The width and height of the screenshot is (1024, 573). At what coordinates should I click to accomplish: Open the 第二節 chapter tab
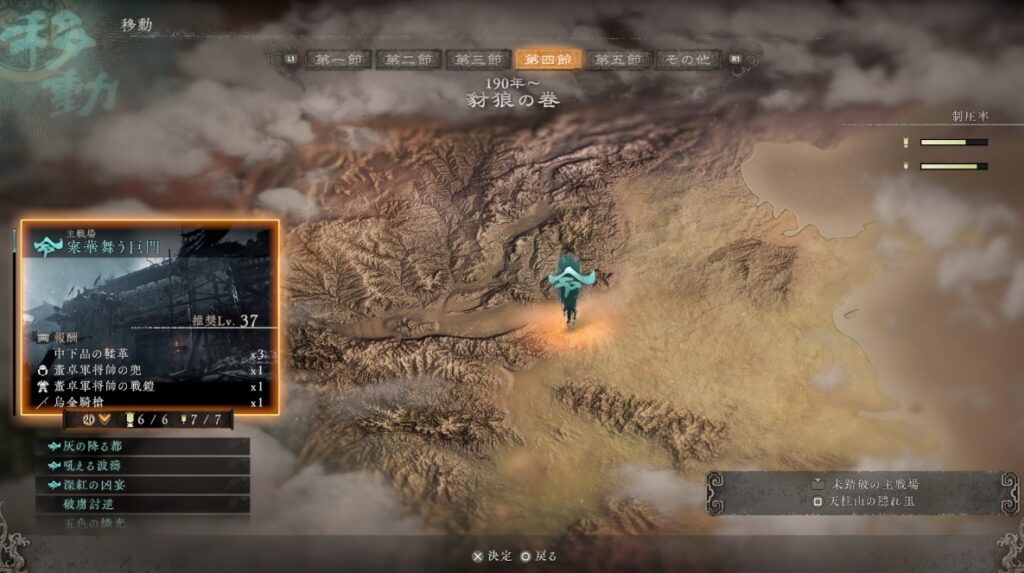point(408,60)
